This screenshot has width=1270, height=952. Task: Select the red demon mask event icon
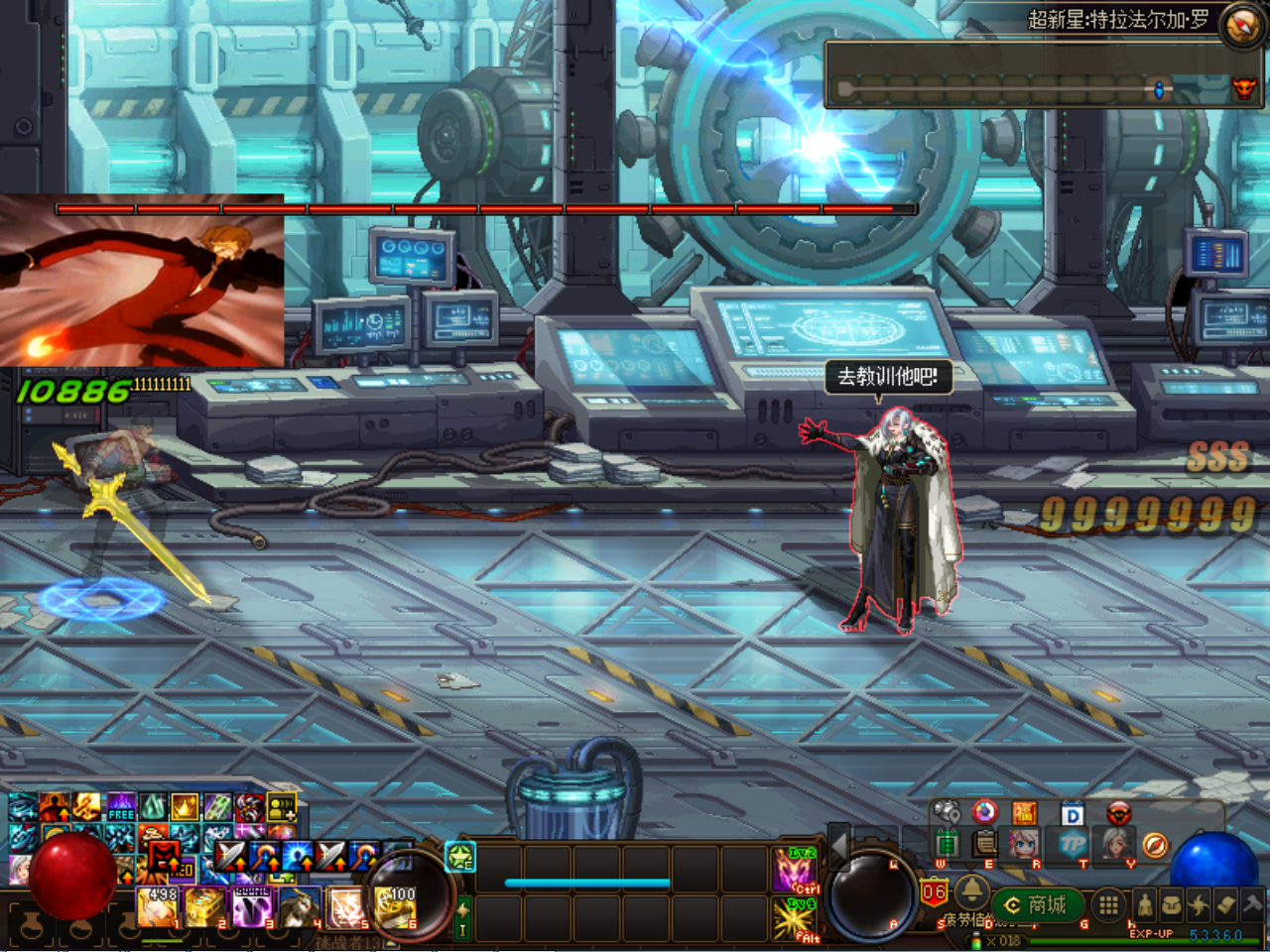click(x=1119, y=813)
